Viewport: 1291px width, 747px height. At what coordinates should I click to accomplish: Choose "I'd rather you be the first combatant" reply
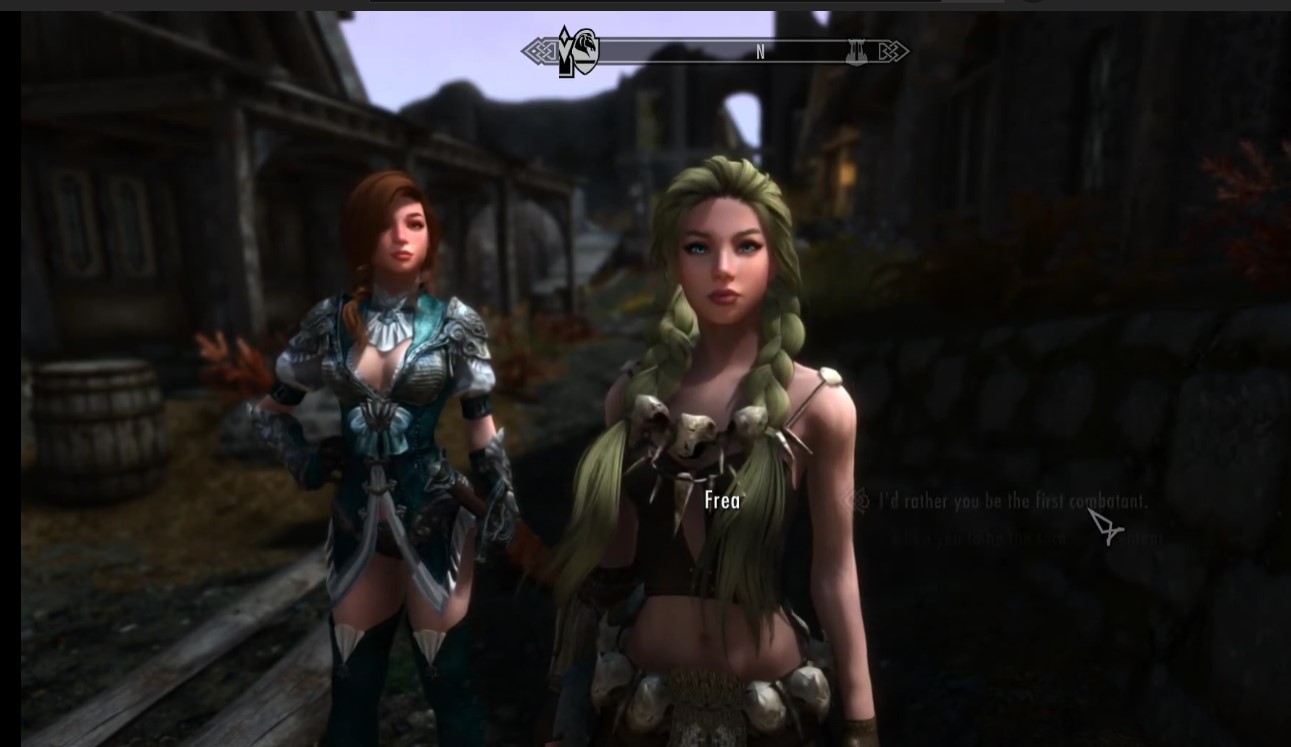[x=1012, y=501]
